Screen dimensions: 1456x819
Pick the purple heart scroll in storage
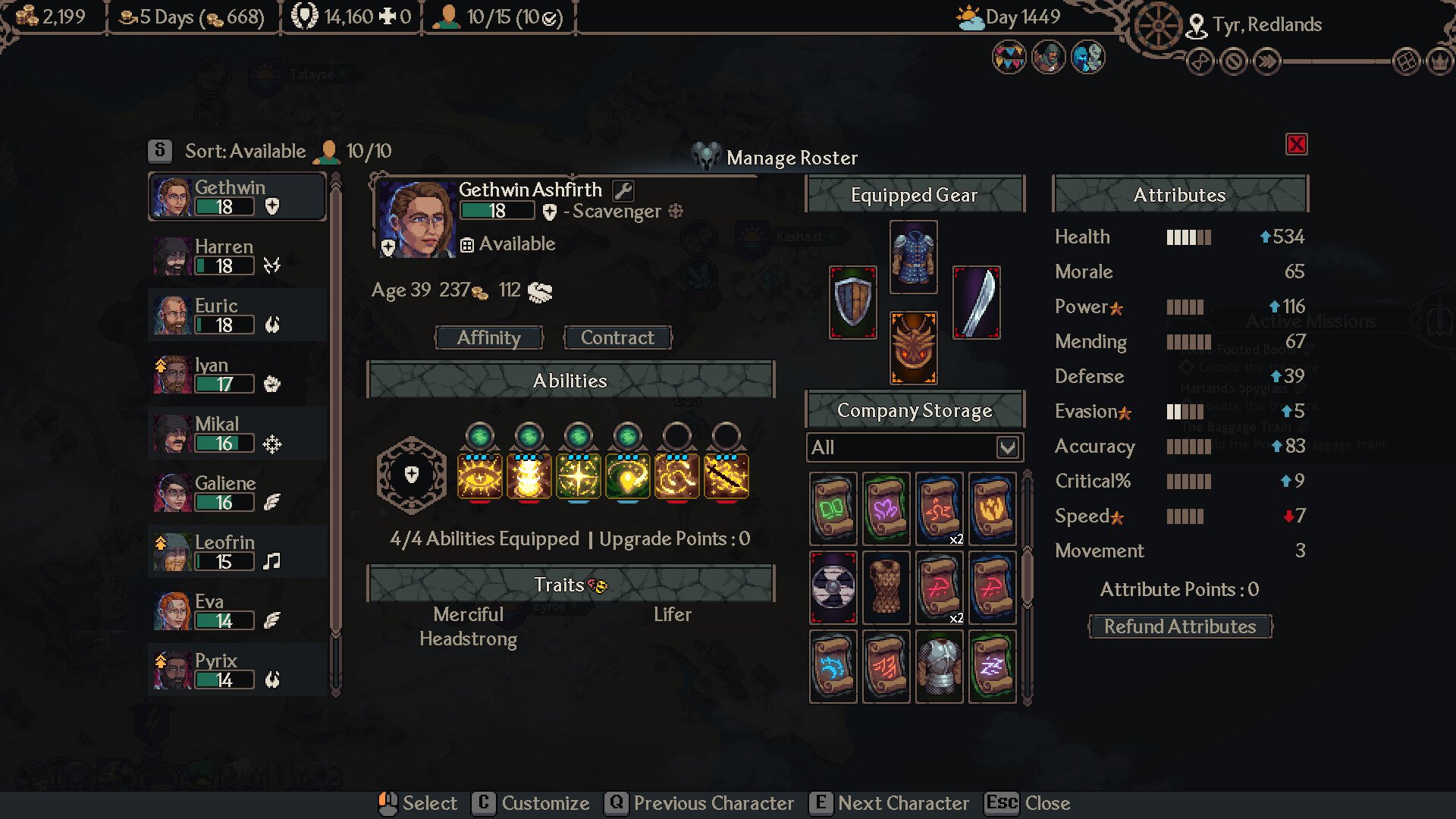tap(886, 509)
